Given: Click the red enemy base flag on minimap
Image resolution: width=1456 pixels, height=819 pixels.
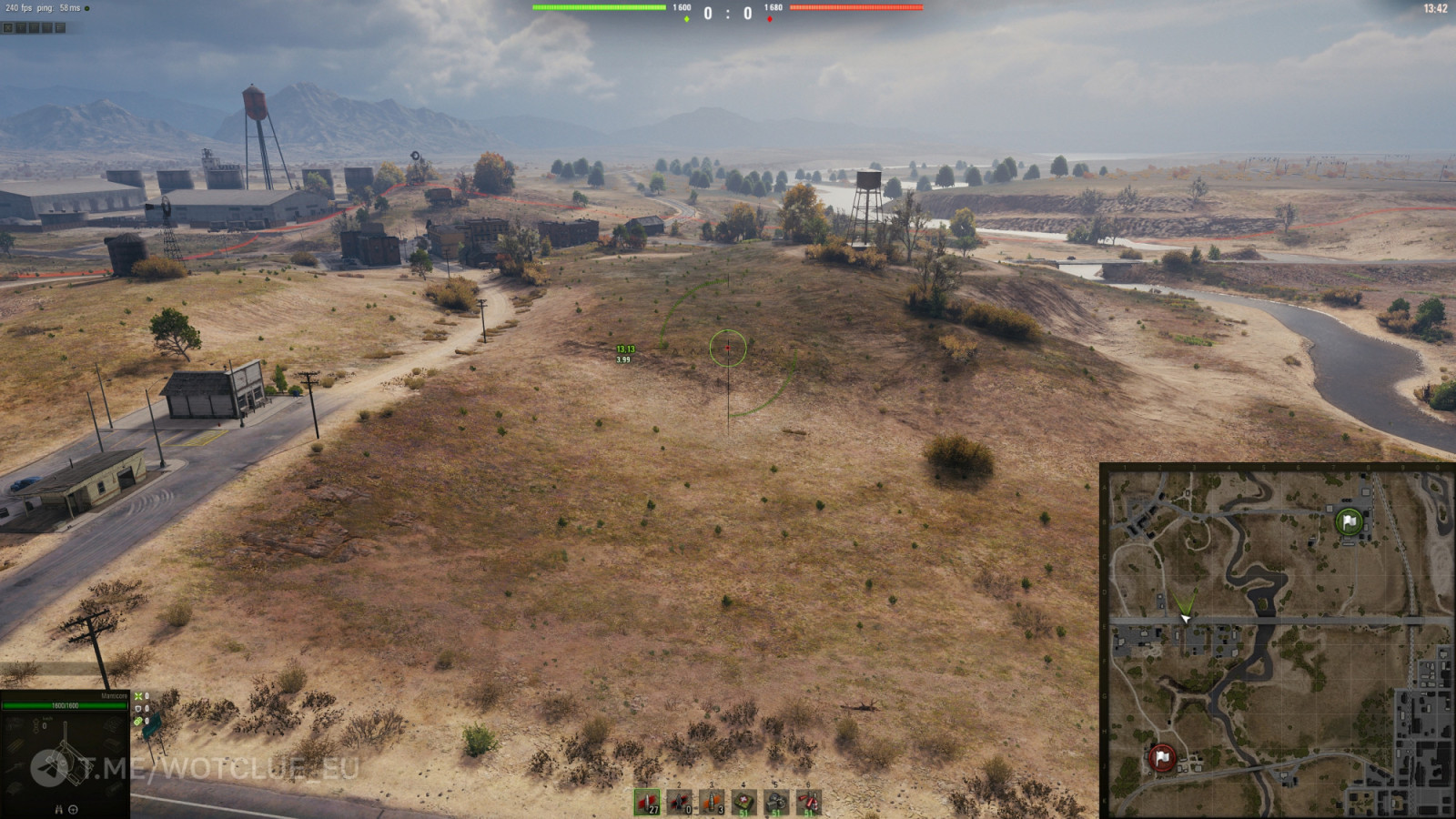Looking at the screenshot, I should click(1162, 757).
